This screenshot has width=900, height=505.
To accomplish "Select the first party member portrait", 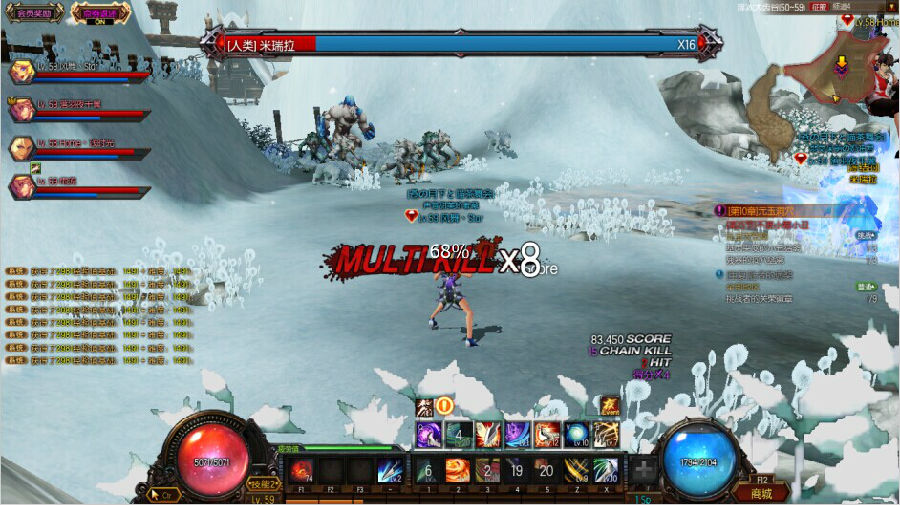I will tap(20, 72).
